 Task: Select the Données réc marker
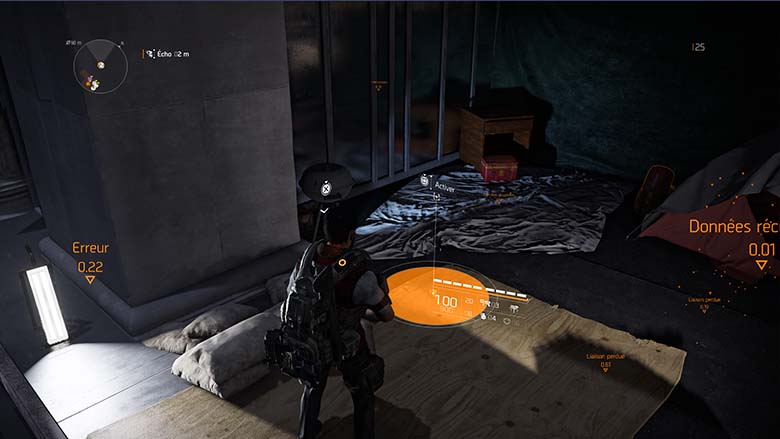click(733, 240)
